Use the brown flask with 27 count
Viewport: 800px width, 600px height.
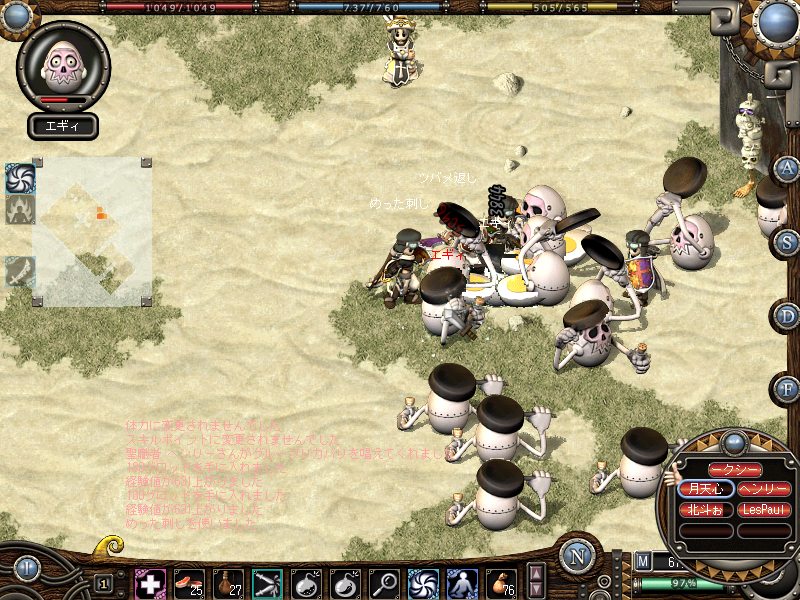point(228,583)
